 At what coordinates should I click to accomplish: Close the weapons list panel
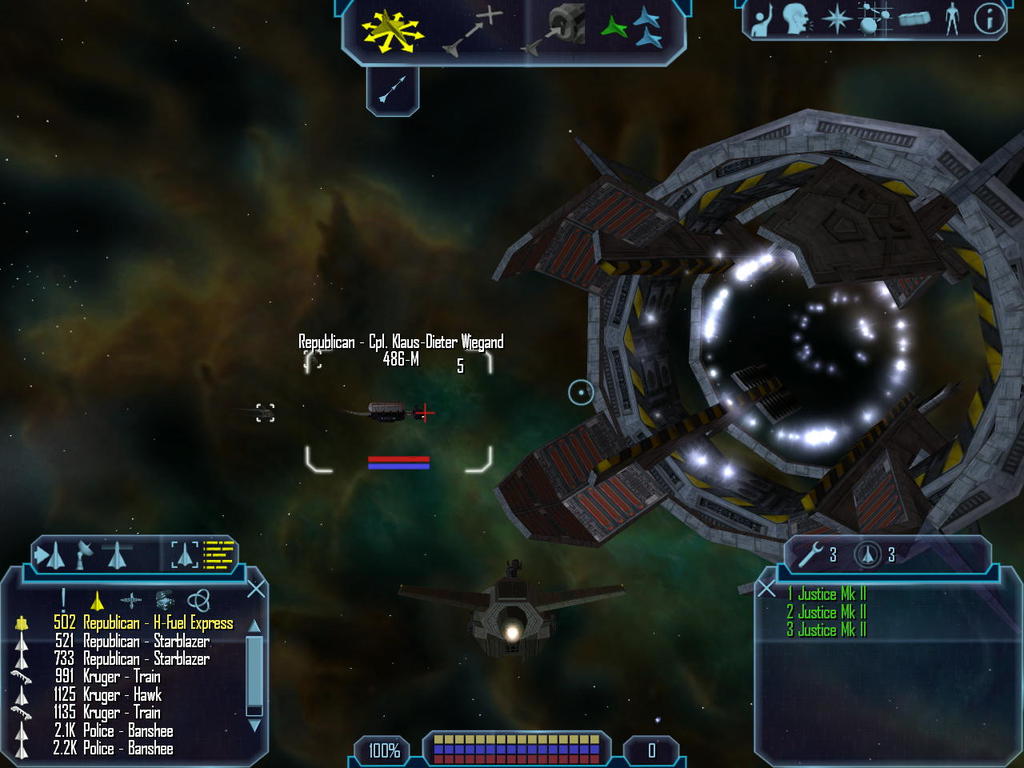tap(767, 589)
